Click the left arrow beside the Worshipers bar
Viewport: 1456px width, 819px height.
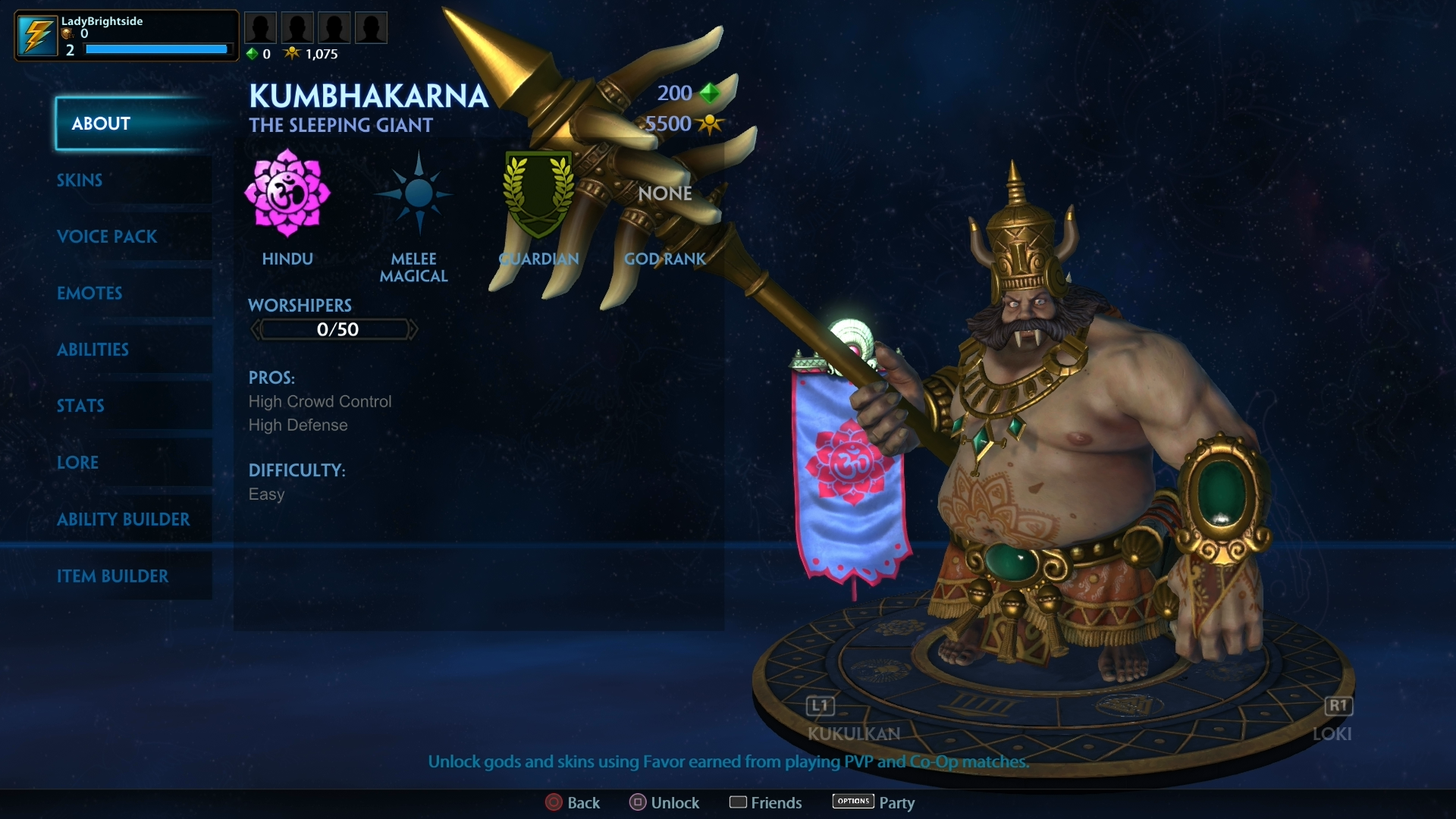[256, 329]
